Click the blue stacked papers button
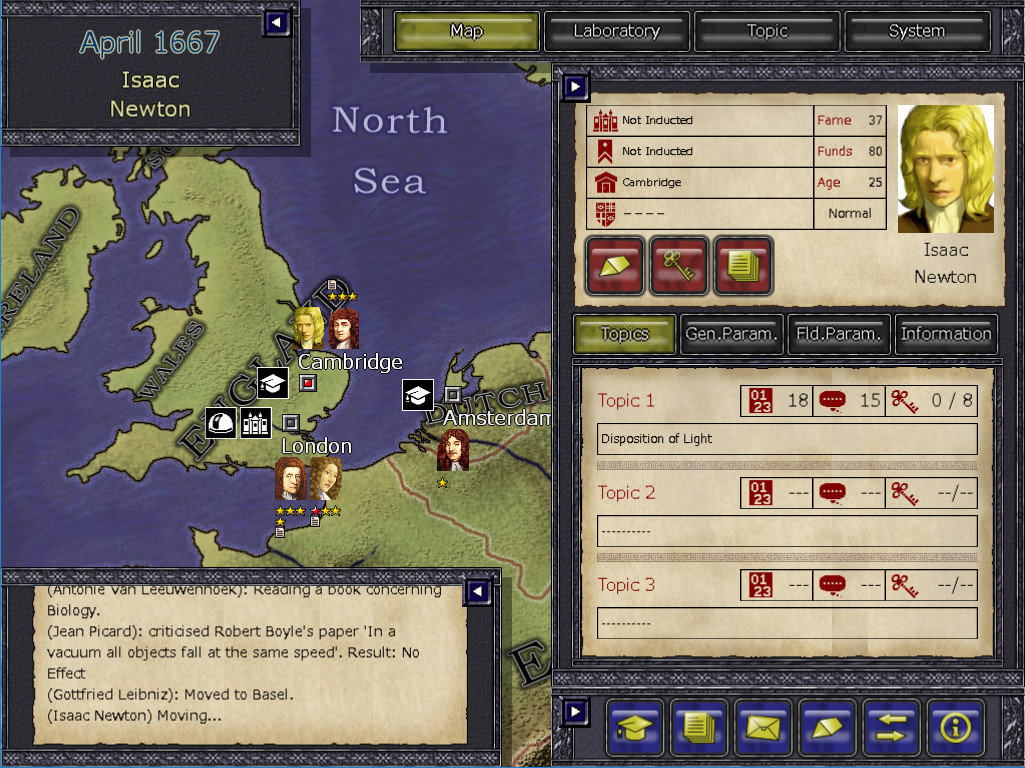The image size is (1025, 768). click(699, 726)
